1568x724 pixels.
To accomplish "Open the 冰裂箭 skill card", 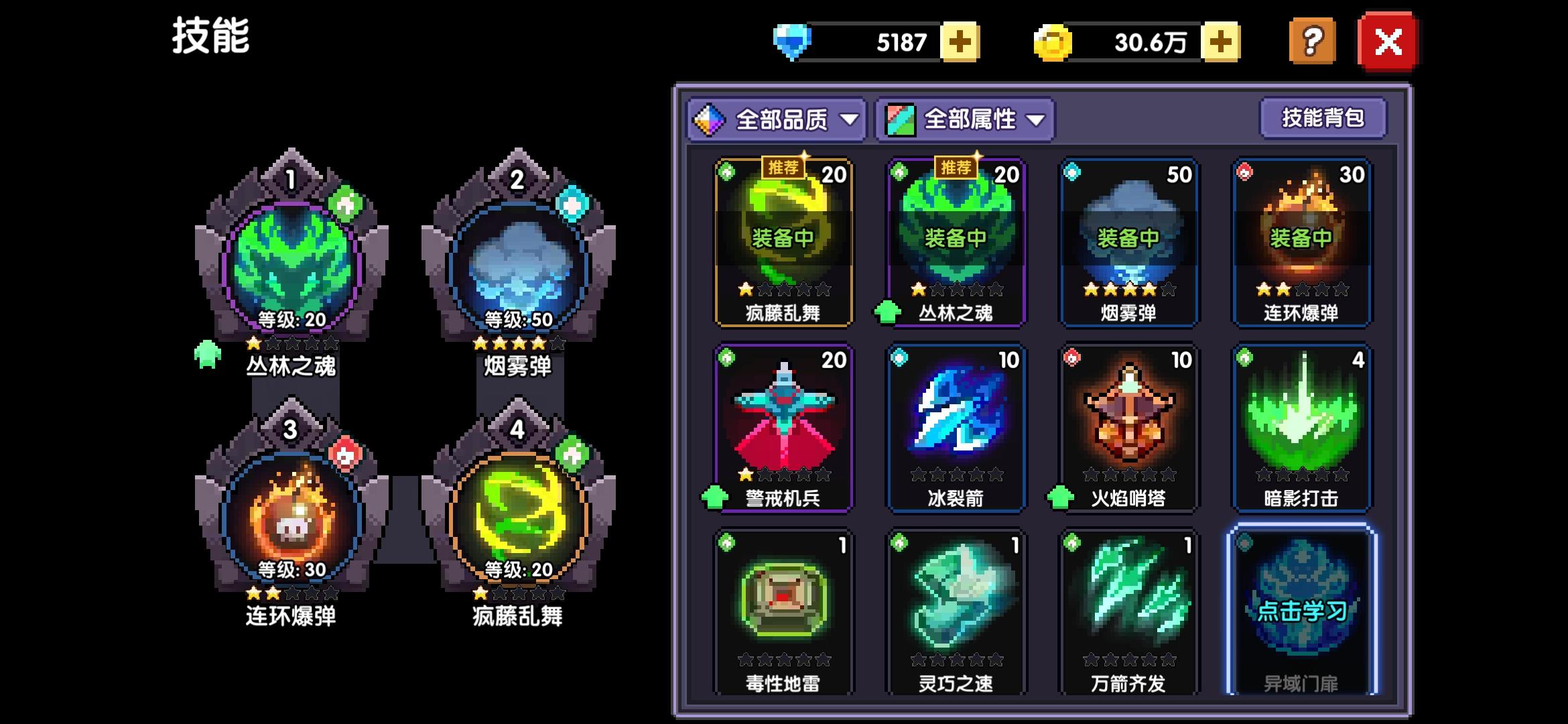I will 957,429.
